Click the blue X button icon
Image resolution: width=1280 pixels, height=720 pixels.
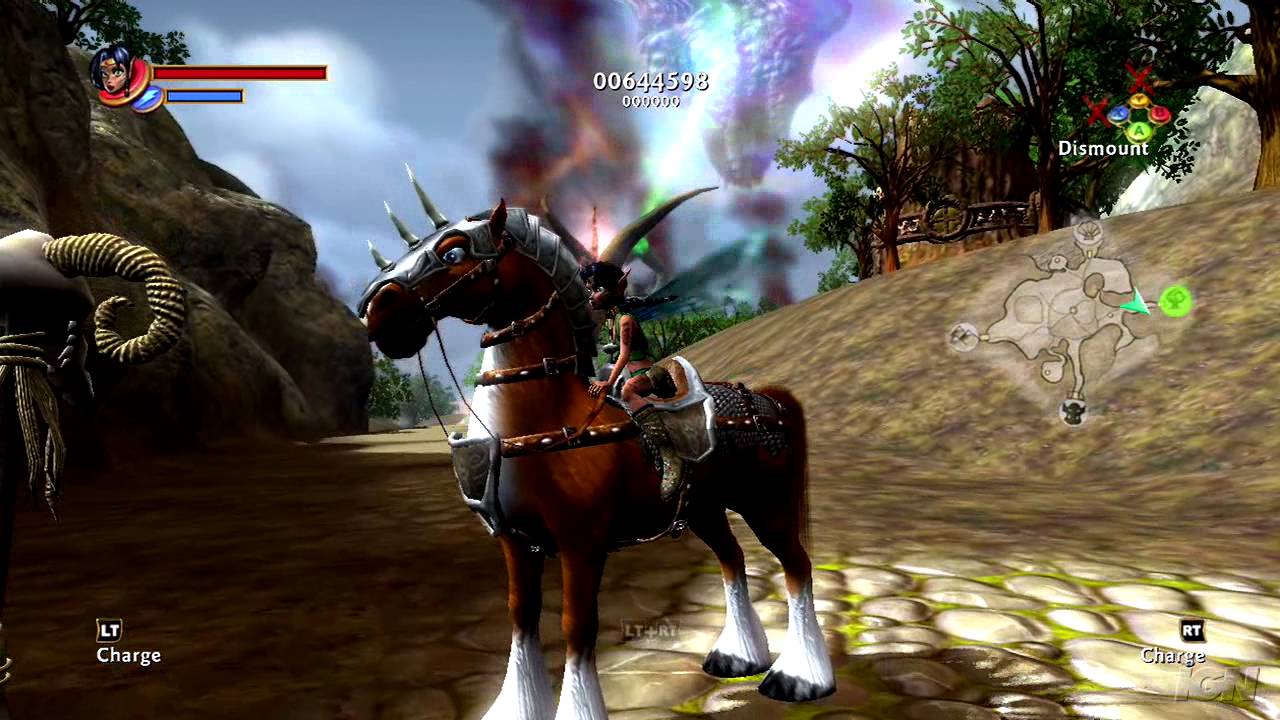[x=1119, y=113]
